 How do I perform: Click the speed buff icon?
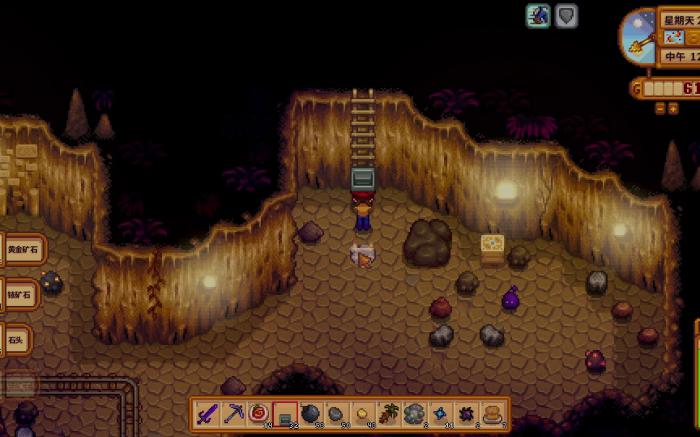(x=538, y=16)
